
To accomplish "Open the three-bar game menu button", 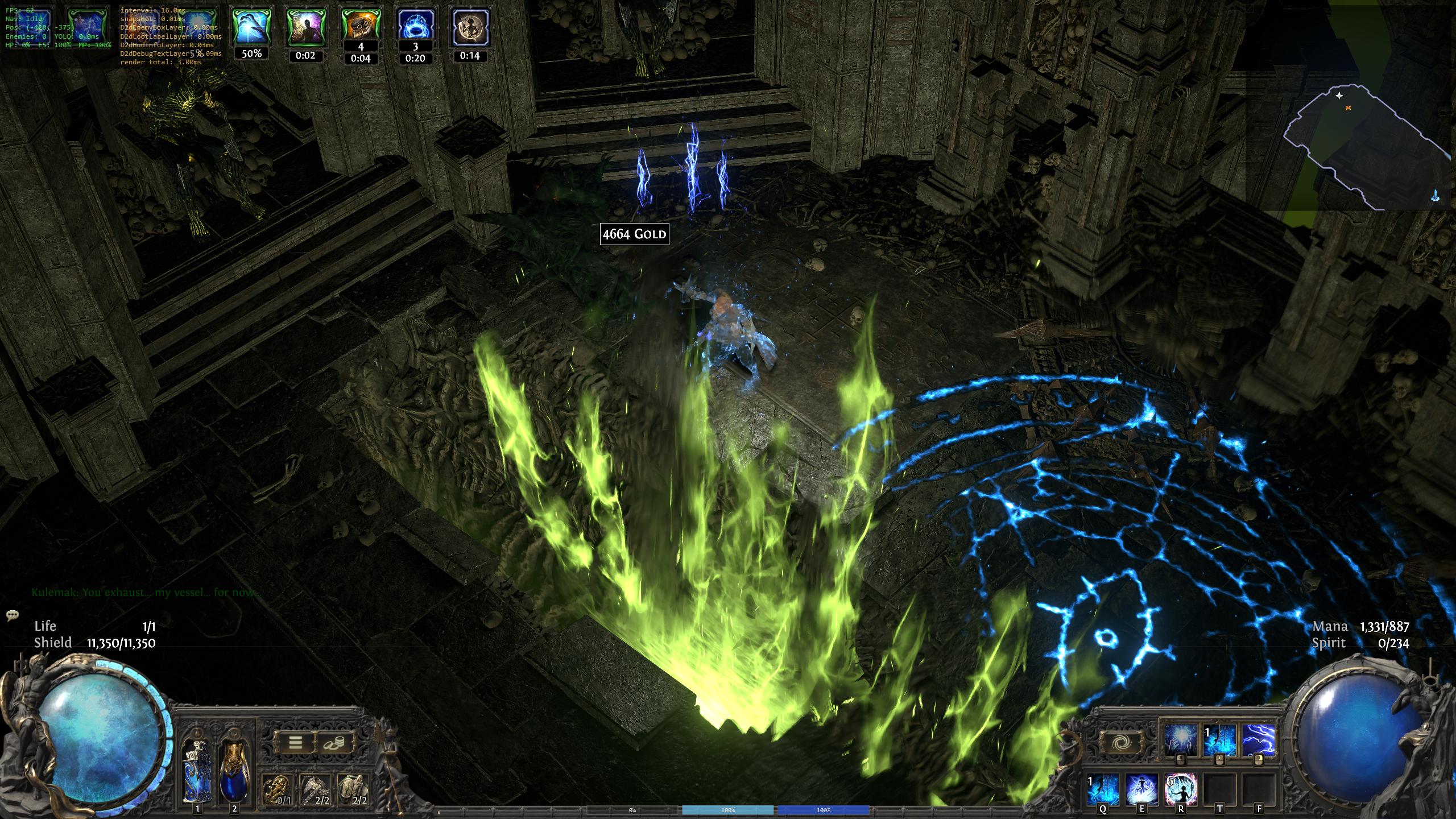I will tap(295, 742).
